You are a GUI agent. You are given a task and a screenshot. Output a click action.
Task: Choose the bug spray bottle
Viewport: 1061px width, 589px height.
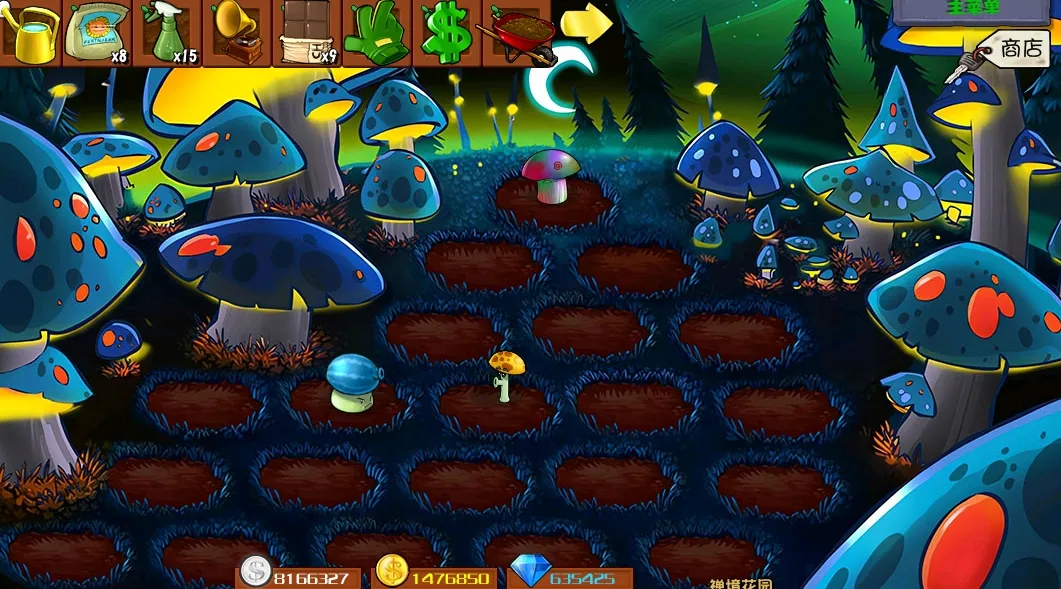(x=168, y=31)
